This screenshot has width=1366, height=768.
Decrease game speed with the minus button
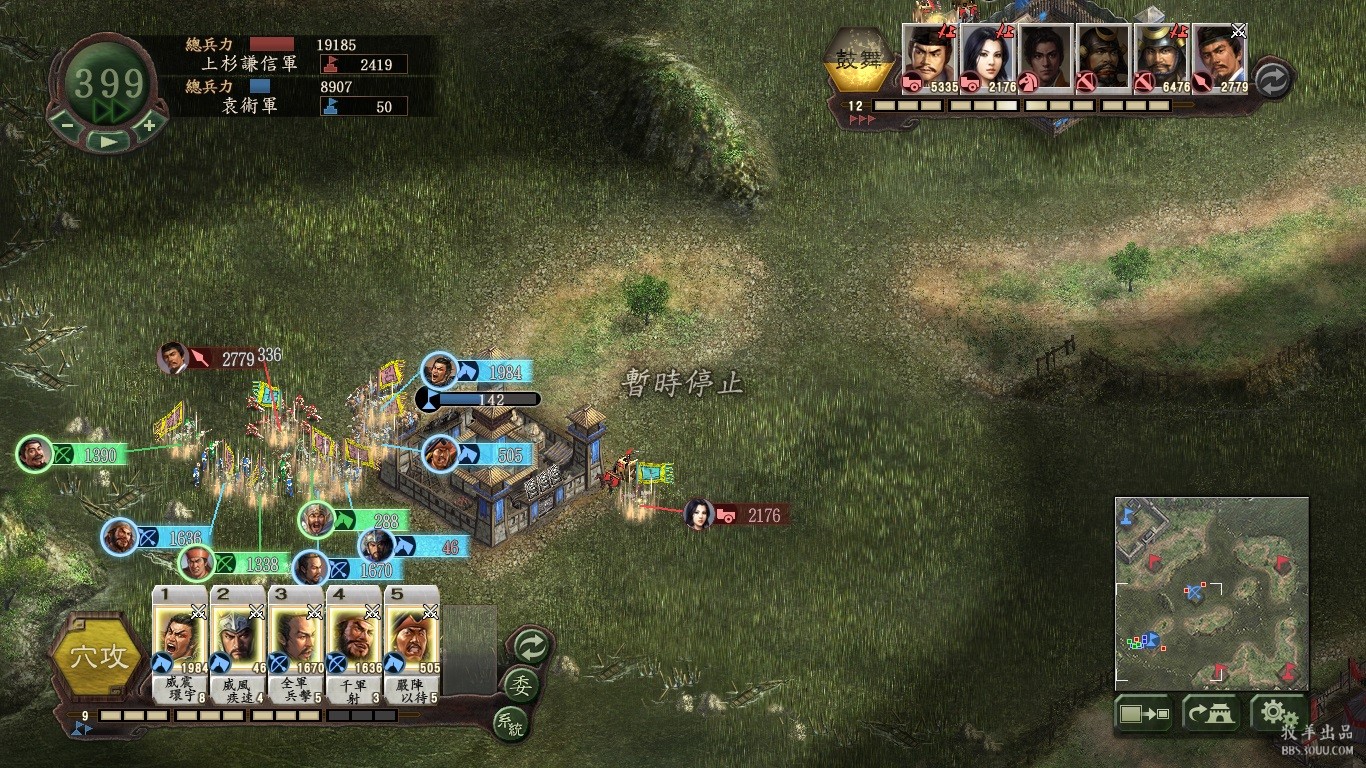[66, 125]
